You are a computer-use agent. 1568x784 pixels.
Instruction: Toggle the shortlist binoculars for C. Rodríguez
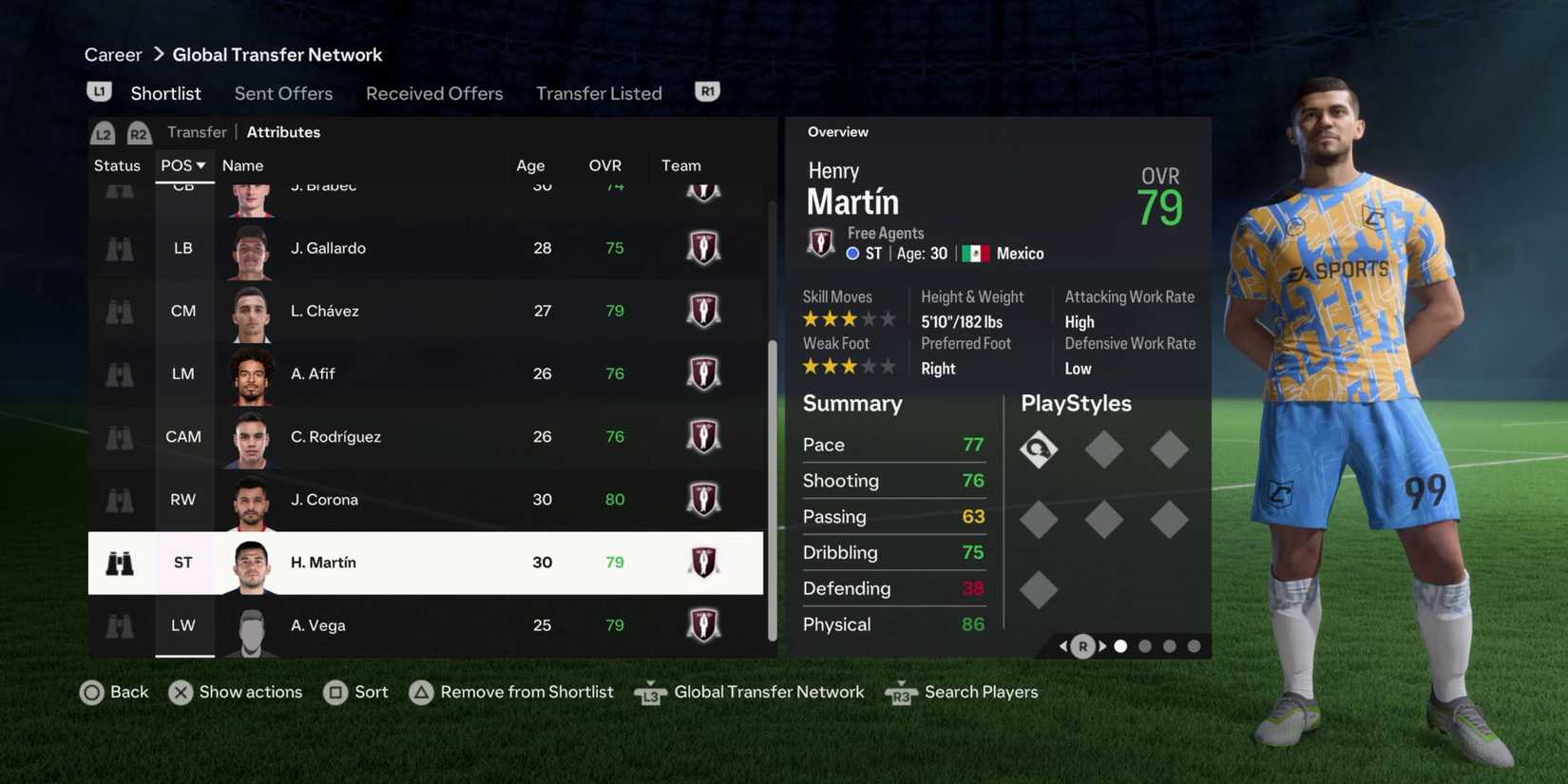(x=118, y=437)
